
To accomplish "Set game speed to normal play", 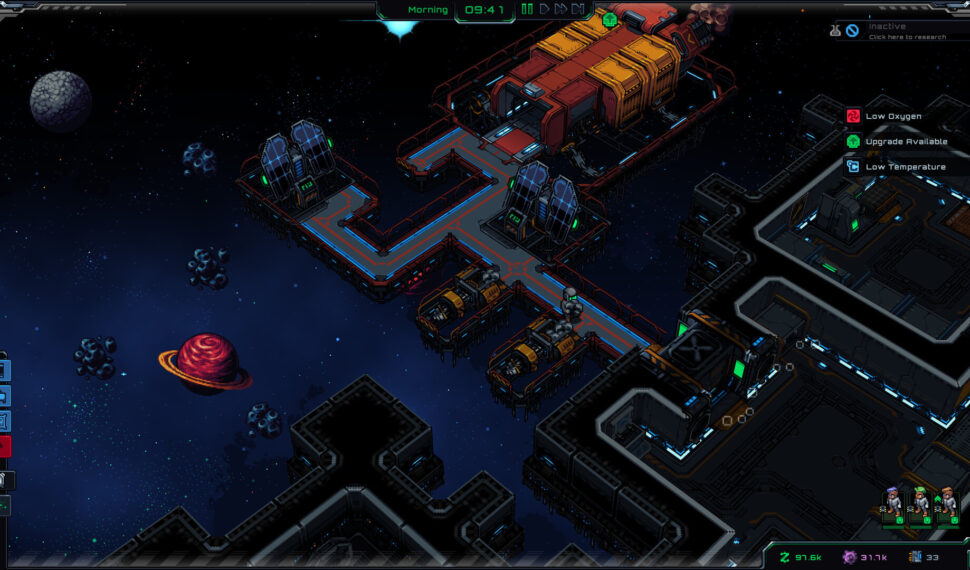I will pyautogui.click(x=545, y=10).
